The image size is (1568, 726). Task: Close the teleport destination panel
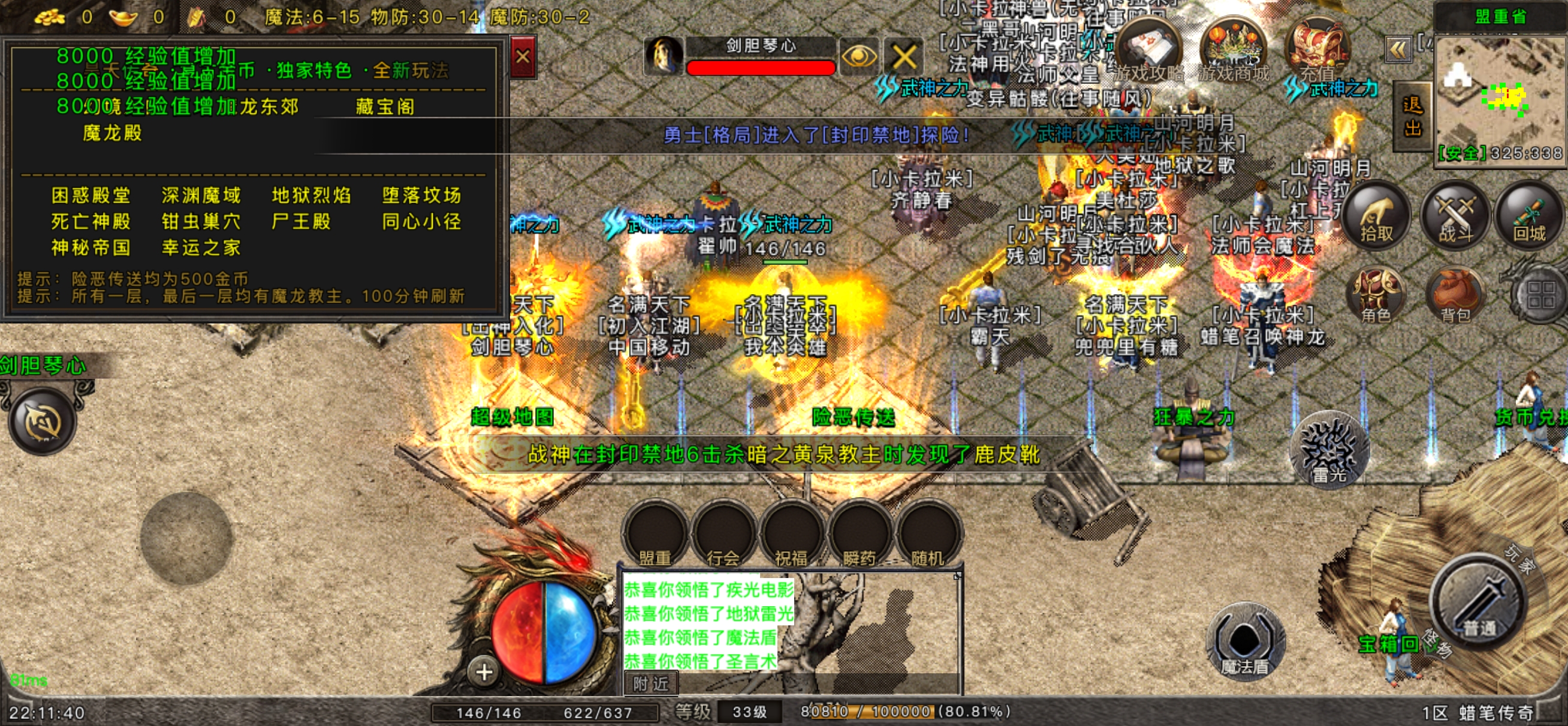522,57
